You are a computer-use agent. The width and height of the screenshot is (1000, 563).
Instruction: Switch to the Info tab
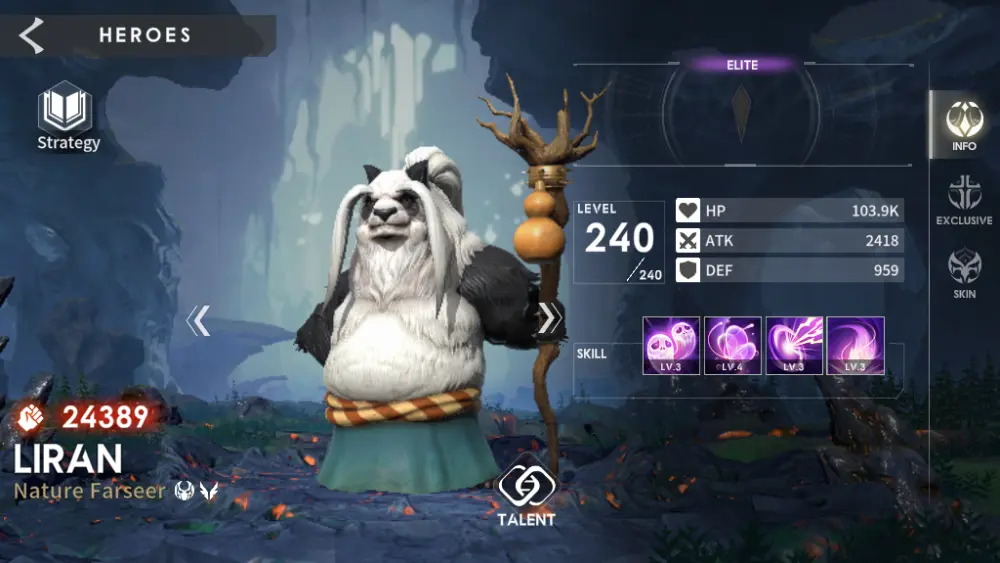[964, 125]
